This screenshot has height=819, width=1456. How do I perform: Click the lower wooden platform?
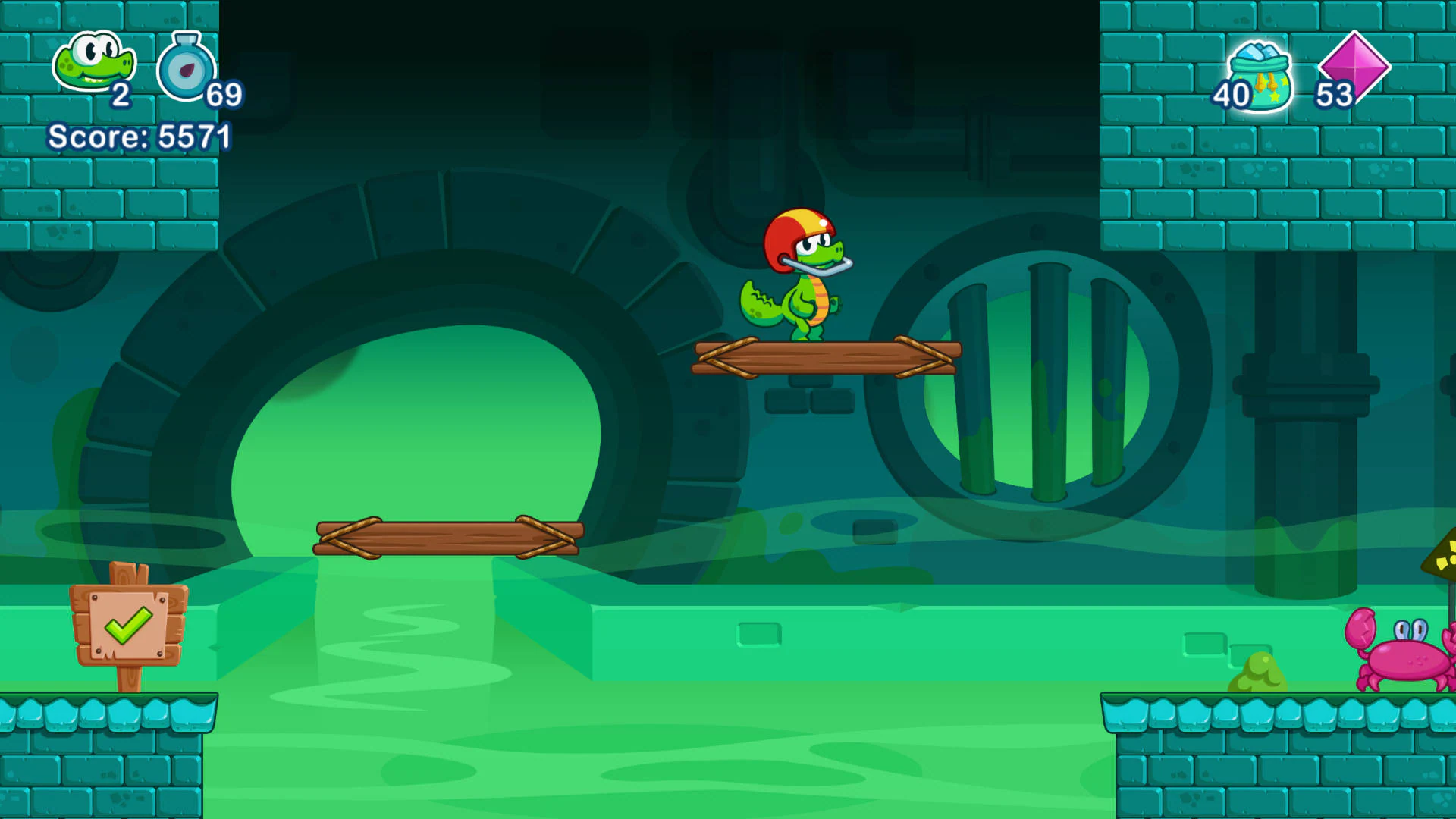point(447,538)
